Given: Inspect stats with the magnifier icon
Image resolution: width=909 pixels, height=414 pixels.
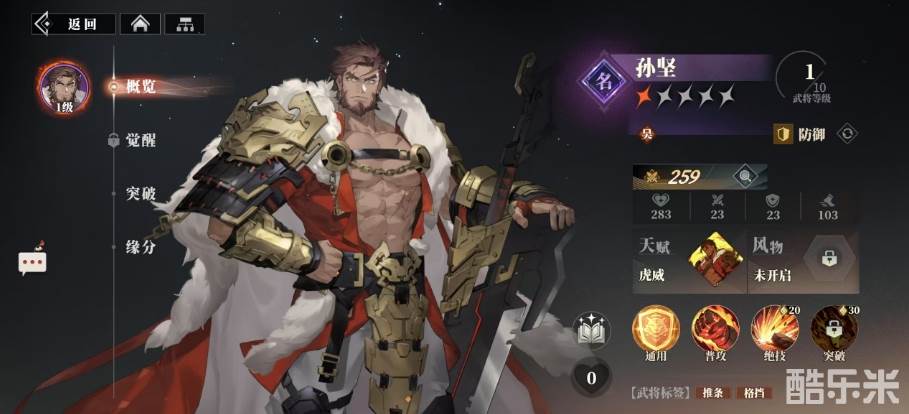Looking at the screenshot, I should point(743,178).
